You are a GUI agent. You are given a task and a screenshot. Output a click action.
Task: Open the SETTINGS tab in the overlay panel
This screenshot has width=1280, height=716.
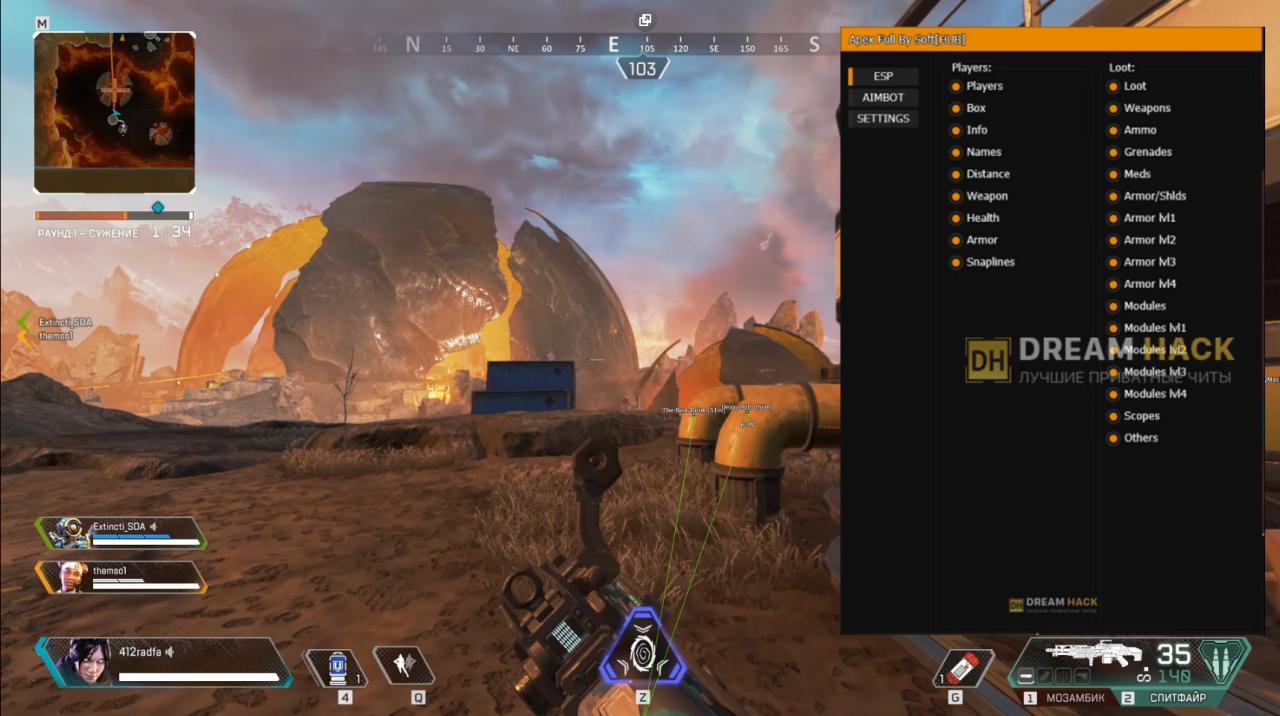point(883,118)
